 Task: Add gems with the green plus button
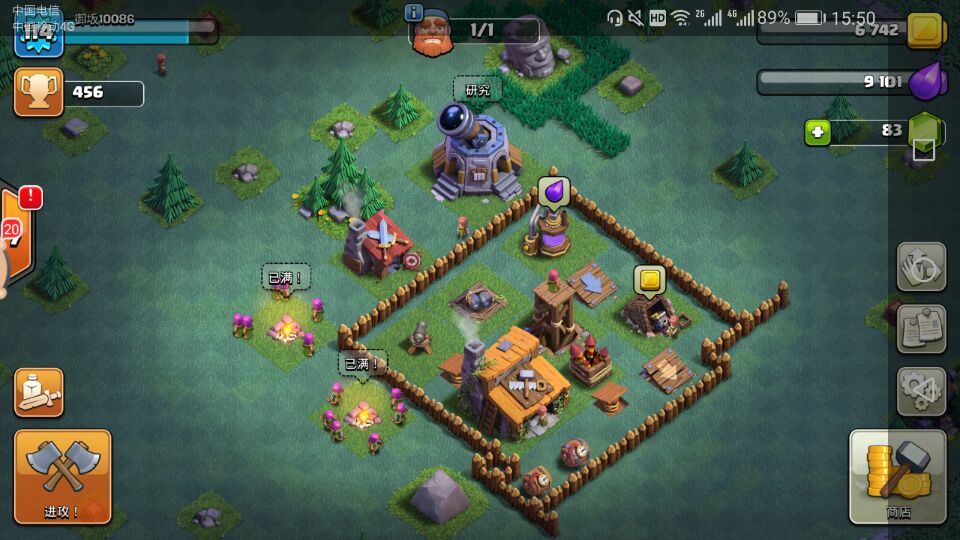[818, 132]
